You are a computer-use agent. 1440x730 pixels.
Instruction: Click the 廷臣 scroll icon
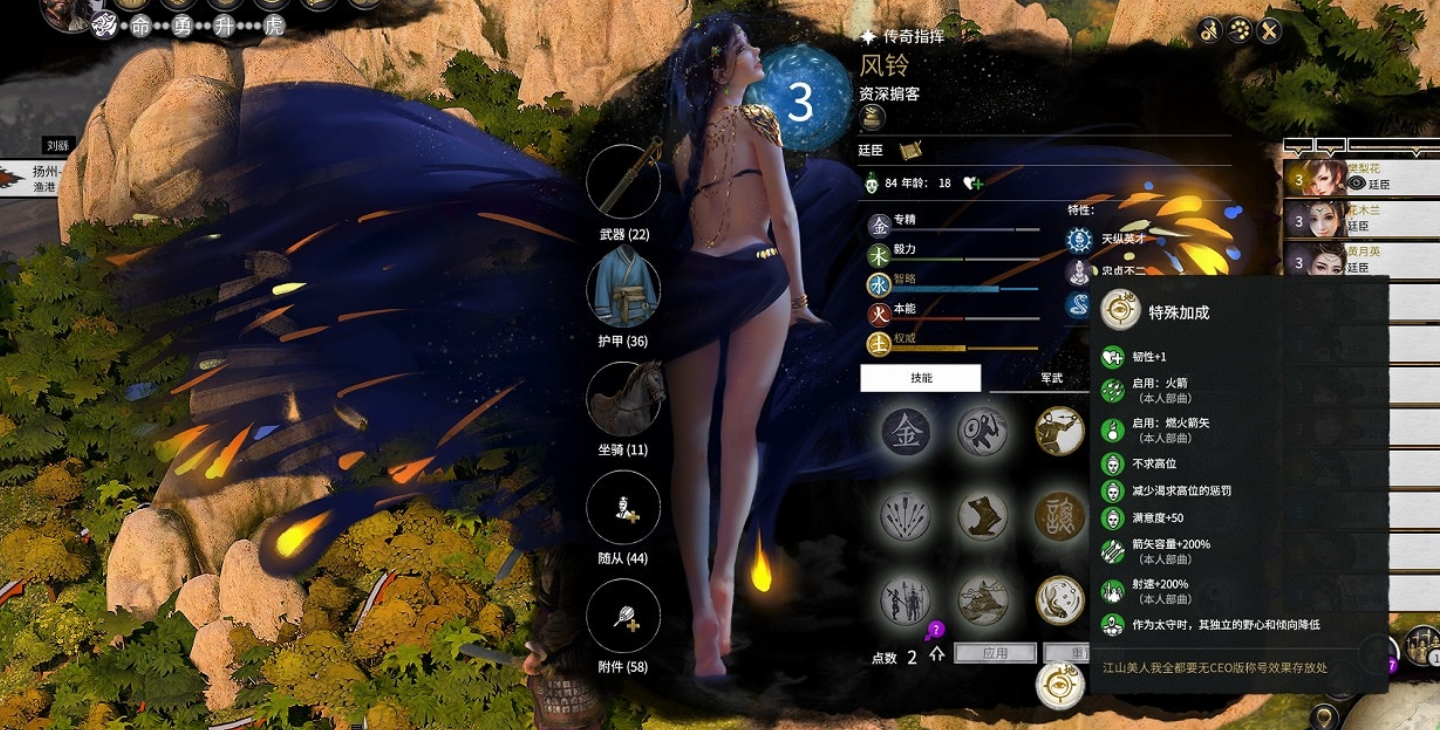click(910, 150)
